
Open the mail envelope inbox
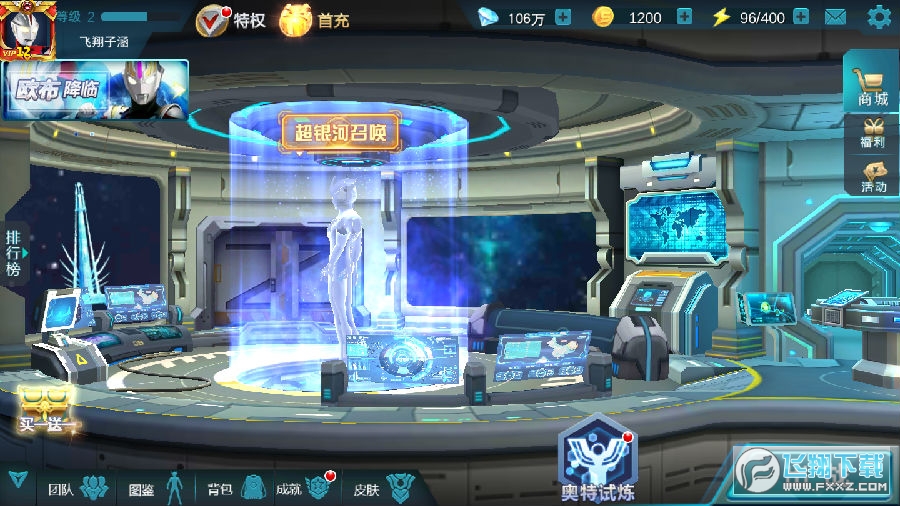point(835,17)
